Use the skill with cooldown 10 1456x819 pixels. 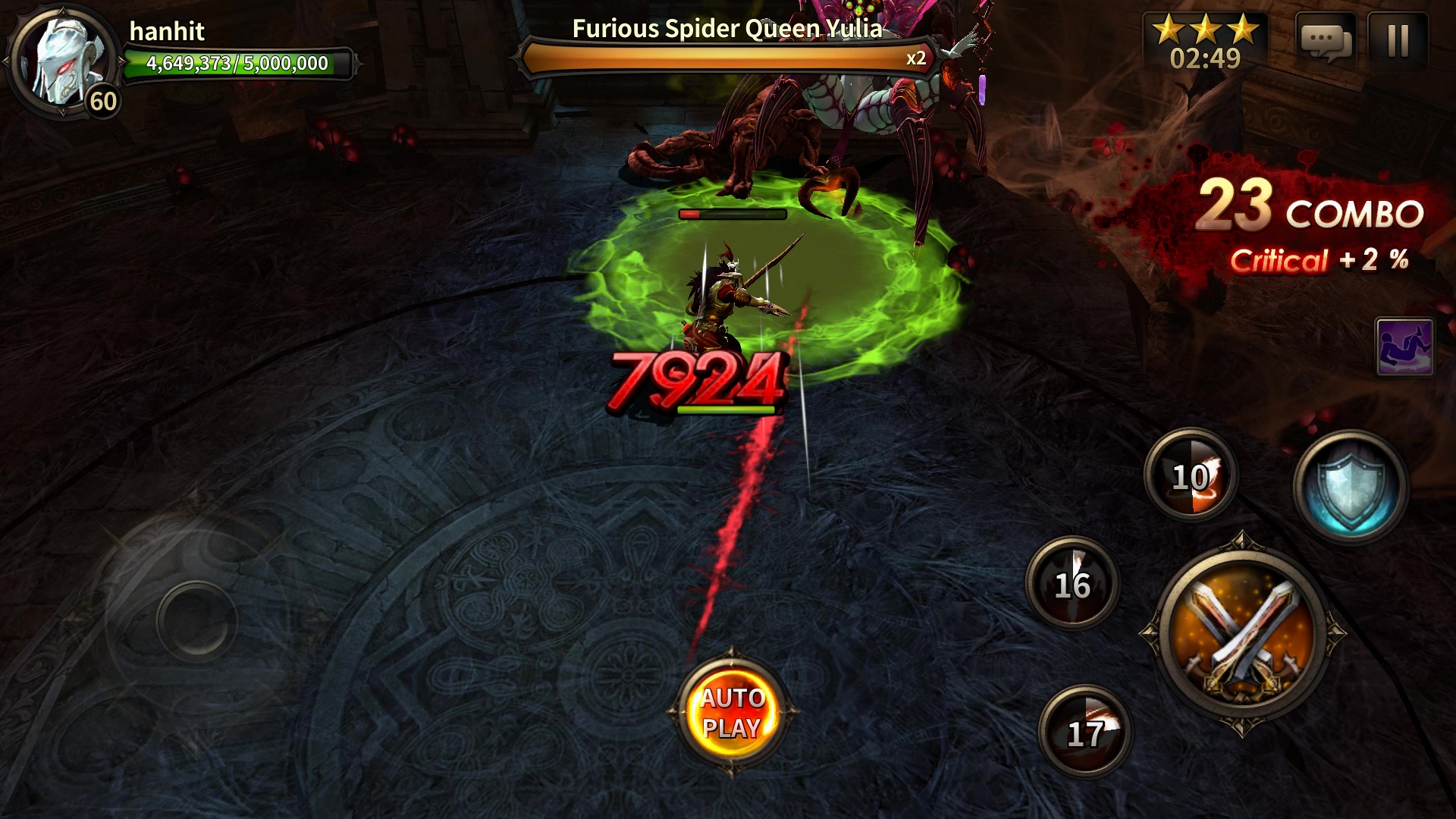(x=1191, y=475)
